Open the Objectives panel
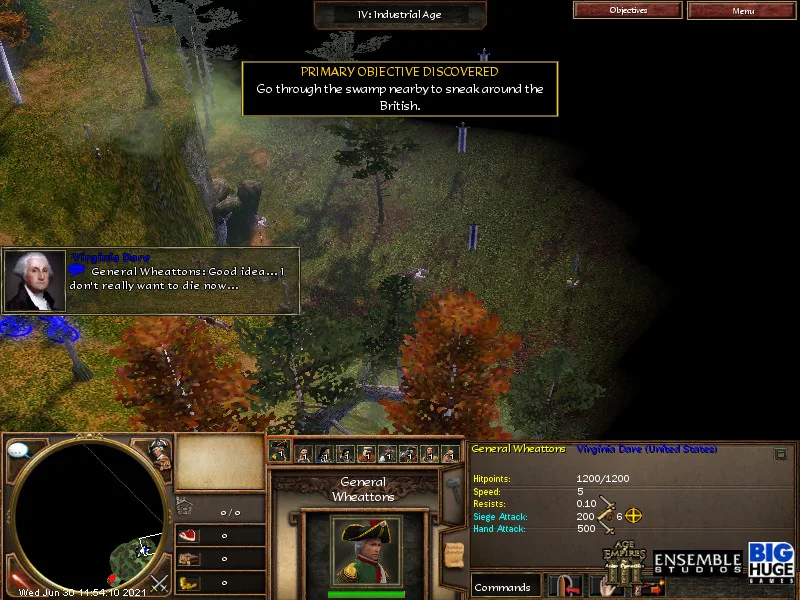 click(628, 11)
